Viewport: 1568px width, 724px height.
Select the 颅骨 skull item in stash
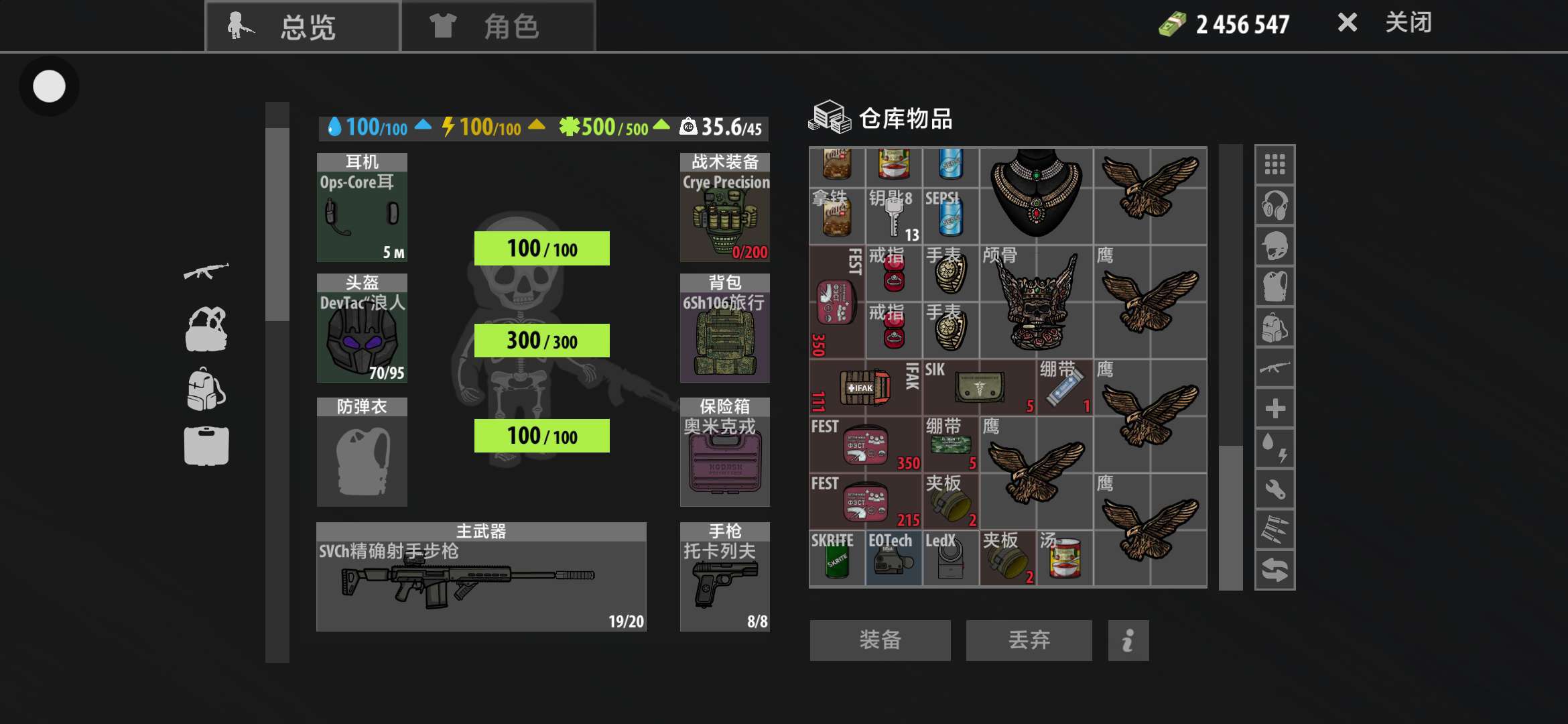click(x=1036, y=302)
